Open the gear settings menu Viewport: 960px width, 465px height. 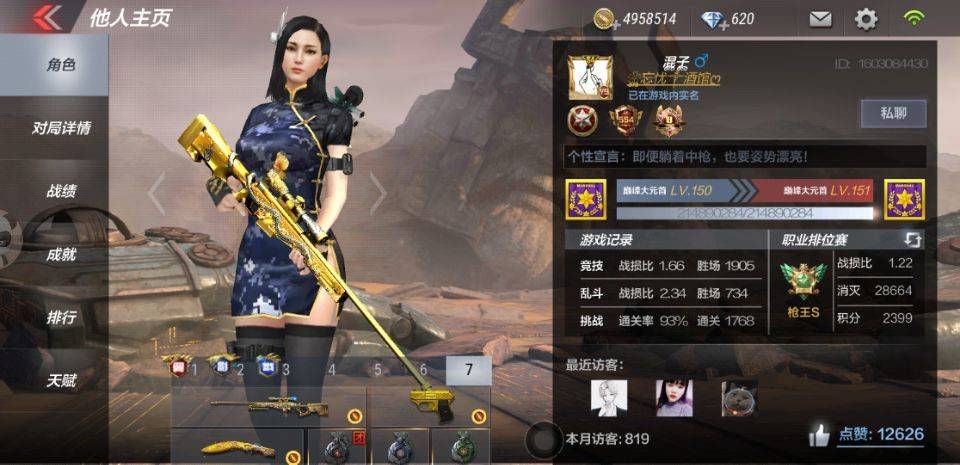click(x=865, y=19)
